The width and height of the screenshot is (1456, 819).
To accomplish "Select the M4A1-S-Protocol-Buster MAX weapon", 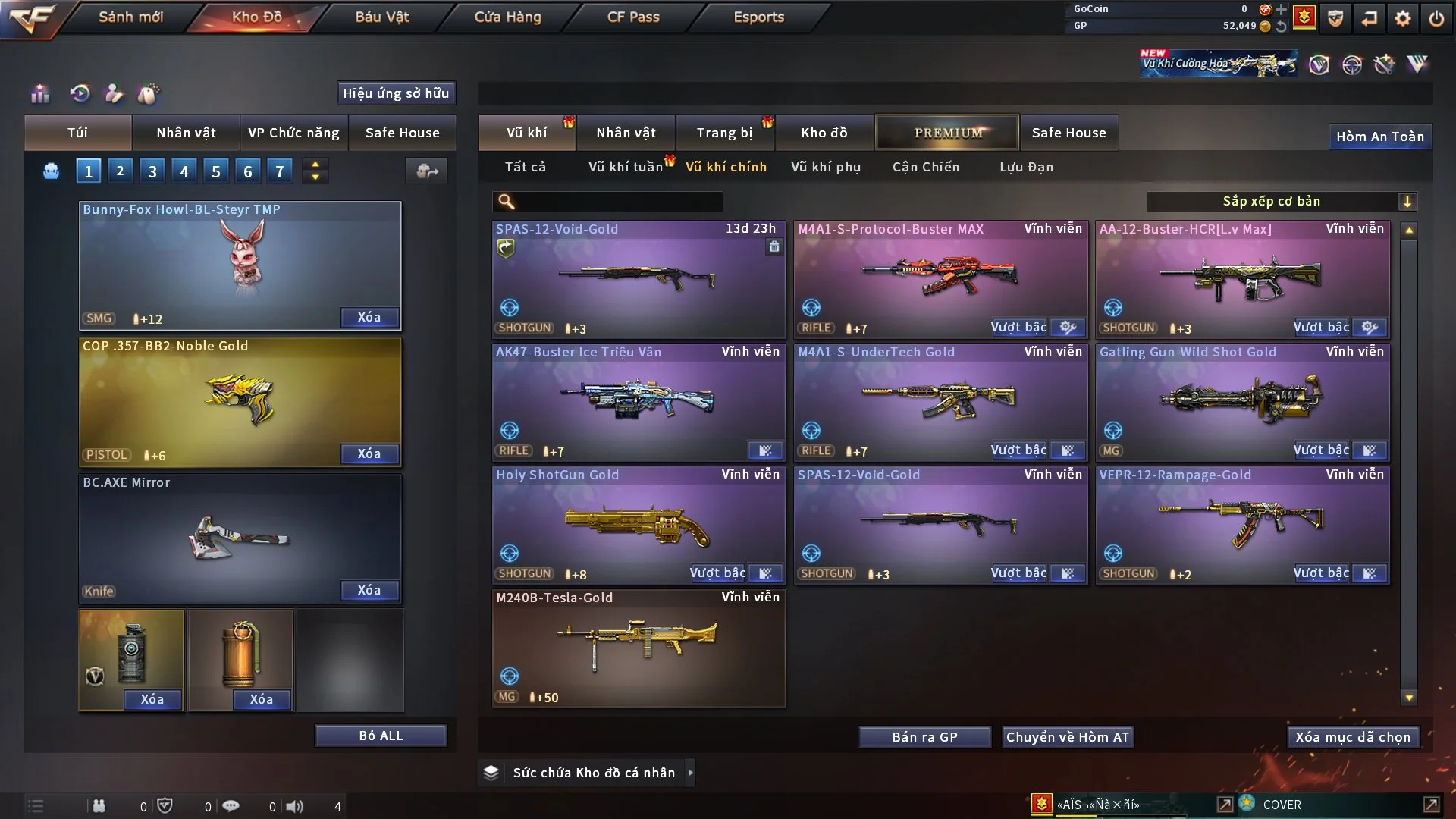I will [x=940, y=277].
